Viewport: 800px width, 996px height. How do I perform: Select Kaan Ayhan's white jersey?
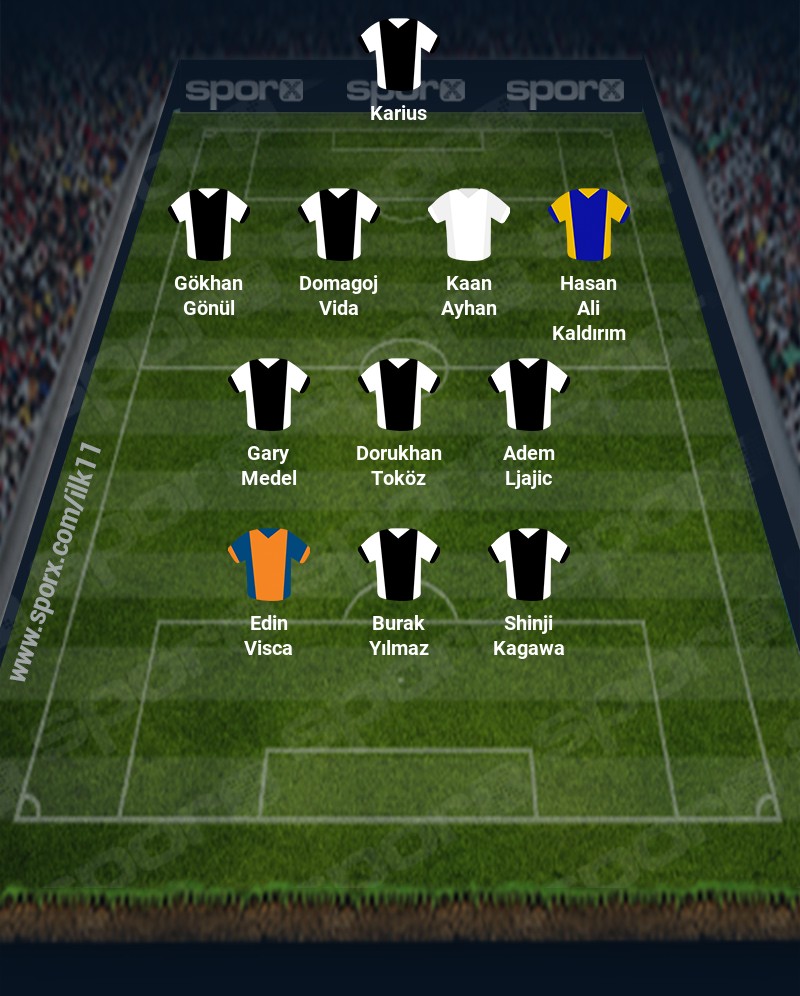(x=469, y=224)
